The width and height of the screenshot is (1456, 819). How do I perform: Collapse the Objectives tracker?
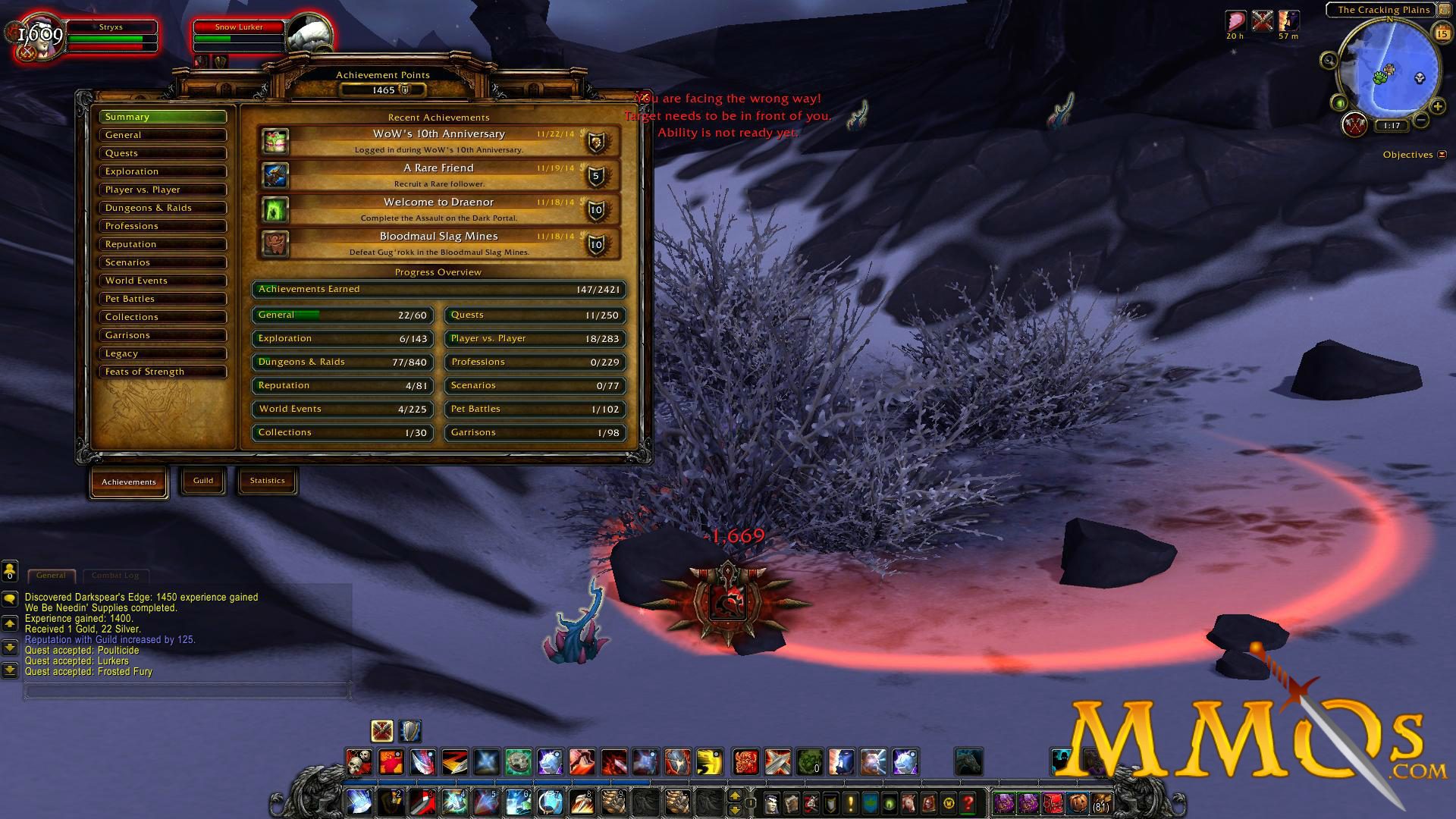1442,154
